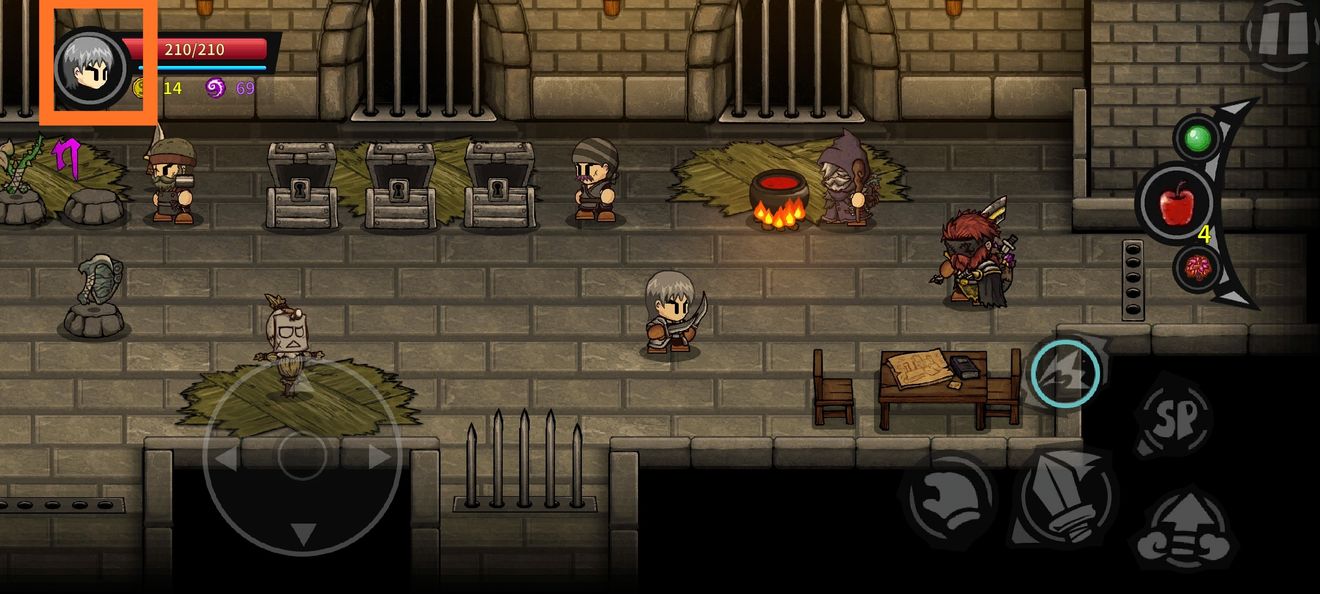
Task: Pause the game with the top-right button
Action: click(1281, 35)
